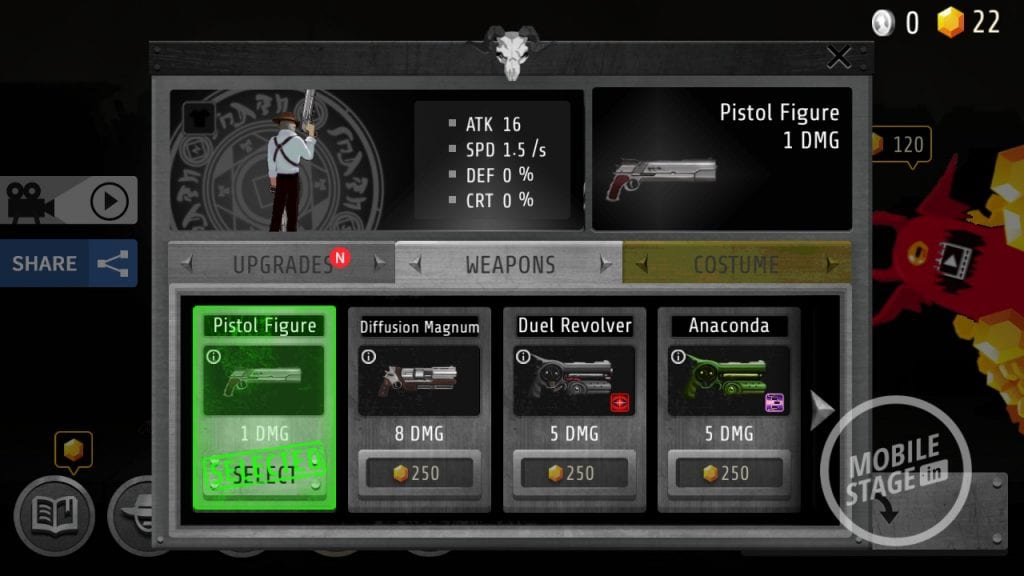Viewport: 1024px width, 576px height.
Task: Click the Anaconda weapon image
Action: click(728, 382)
